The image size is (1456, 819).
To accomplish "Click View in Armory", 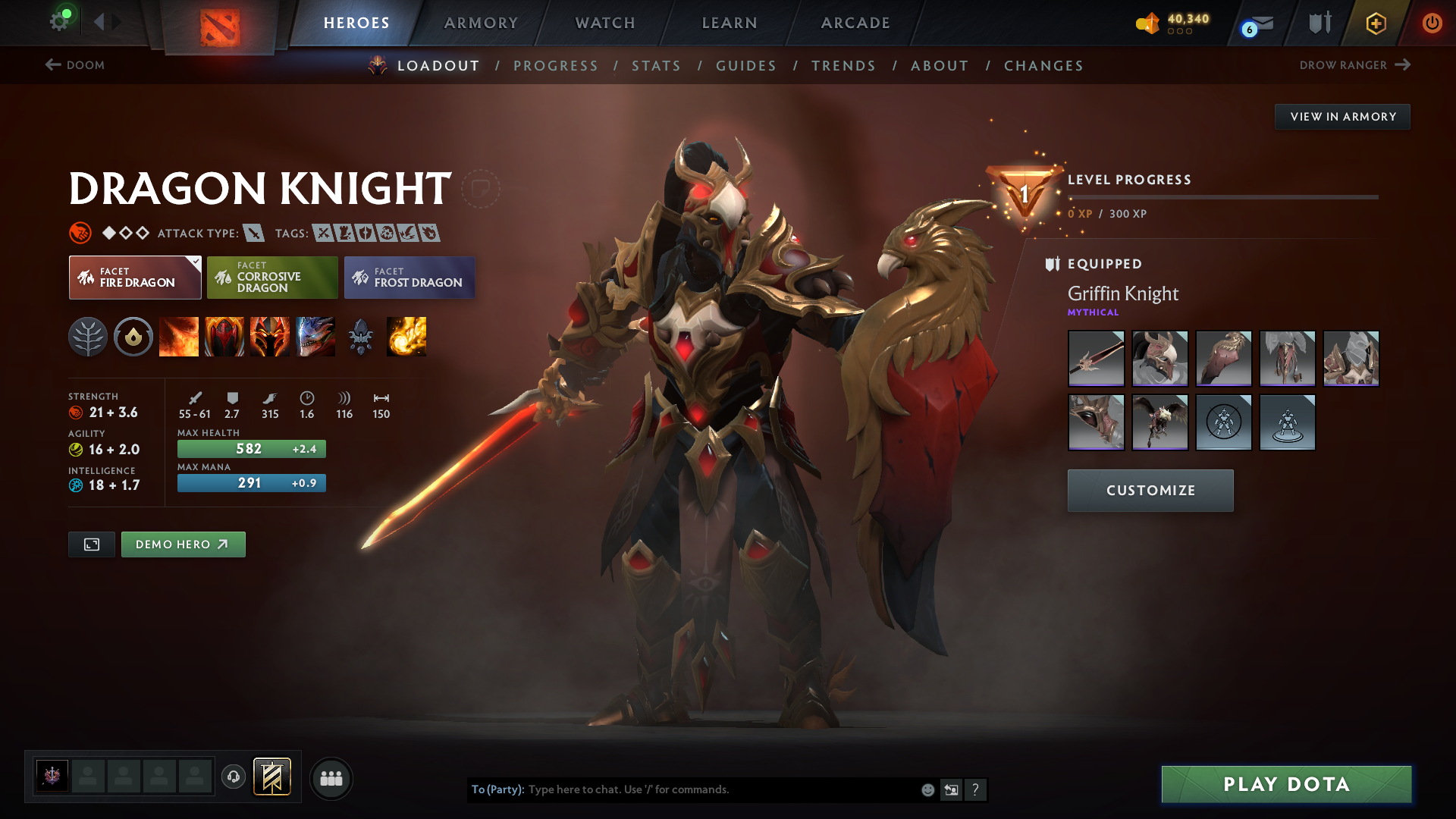I will pos(1342,117).
